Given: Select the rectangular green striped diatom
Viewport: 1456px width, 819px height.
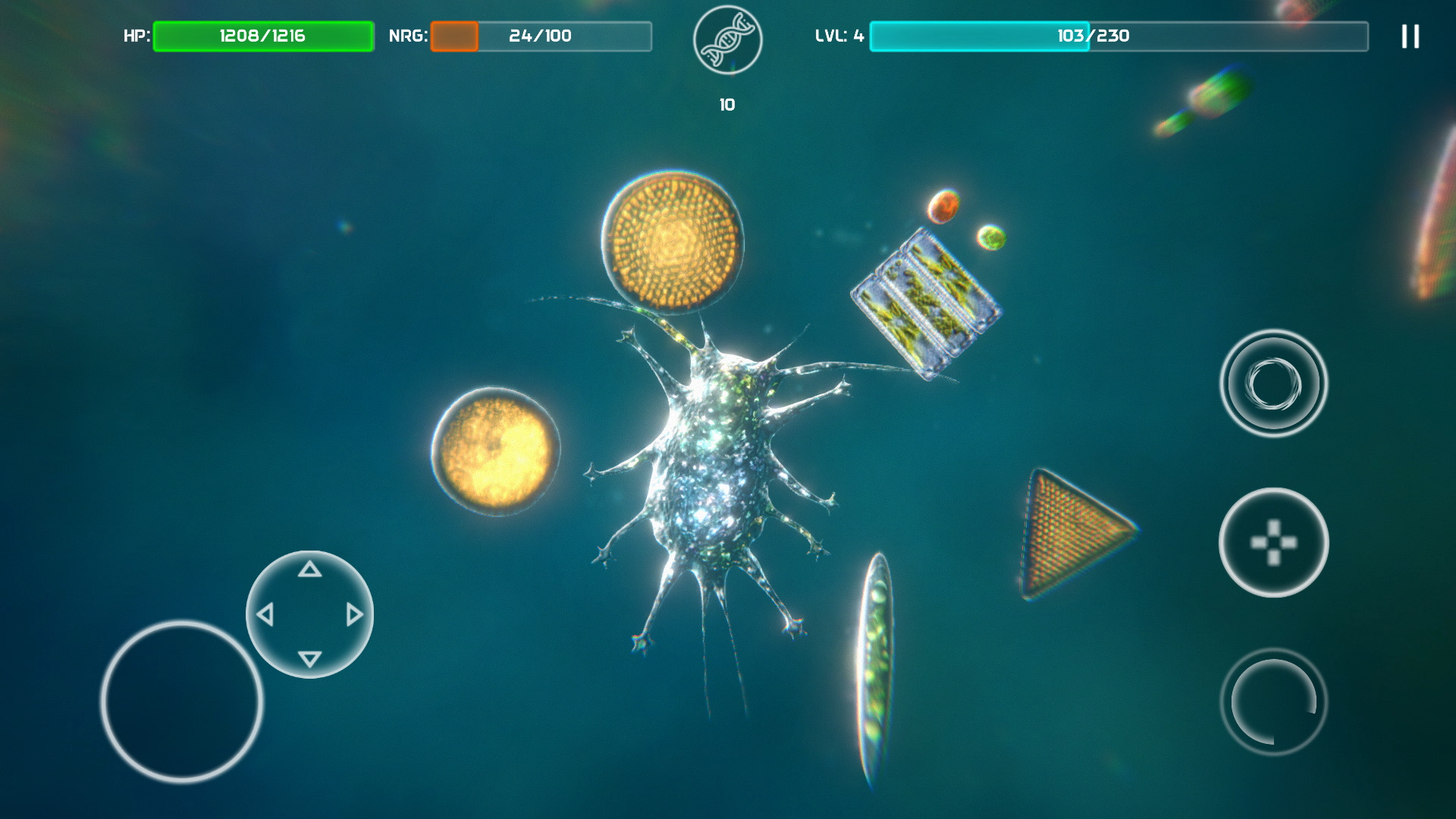Looking at the screenshot, I should pos(927,301).
